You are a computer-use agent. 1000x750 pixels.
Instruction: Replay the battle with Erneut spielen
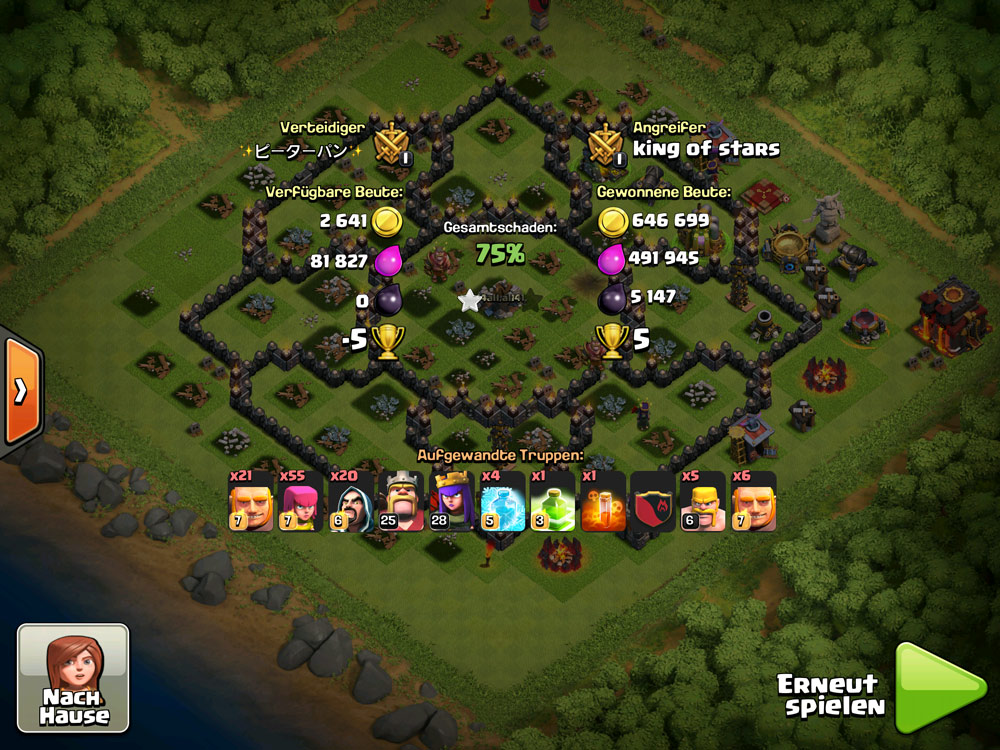938,689
